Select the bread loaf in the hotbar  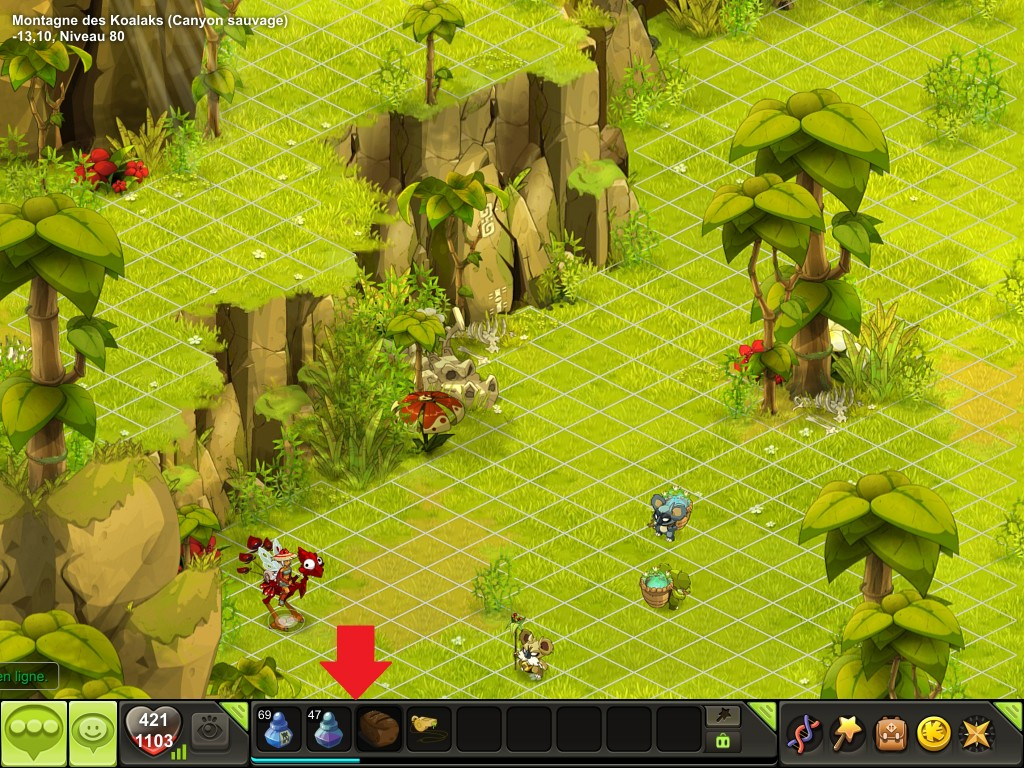click(379, 727)
